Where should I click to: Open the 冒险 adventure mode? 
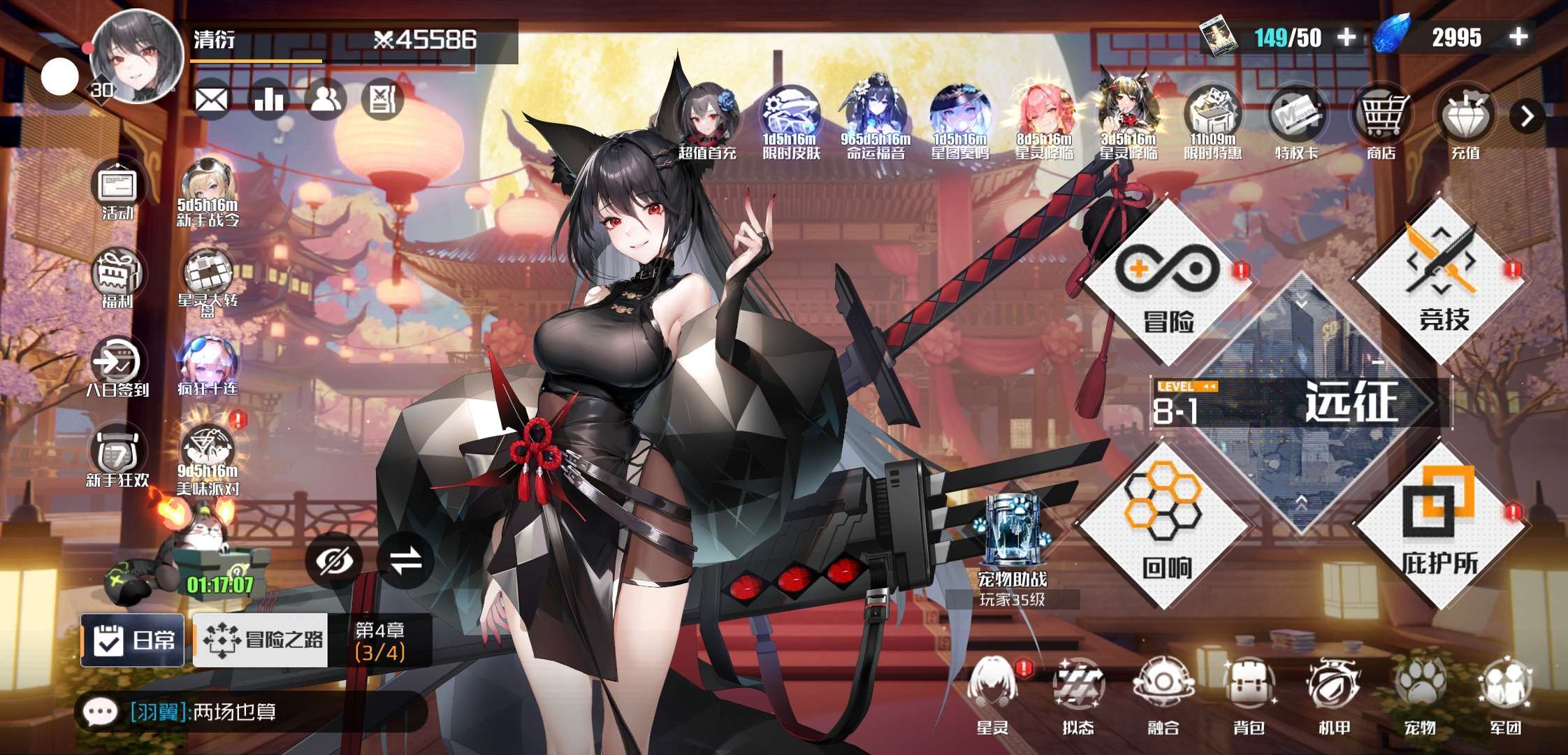[x=1168, y=283]
